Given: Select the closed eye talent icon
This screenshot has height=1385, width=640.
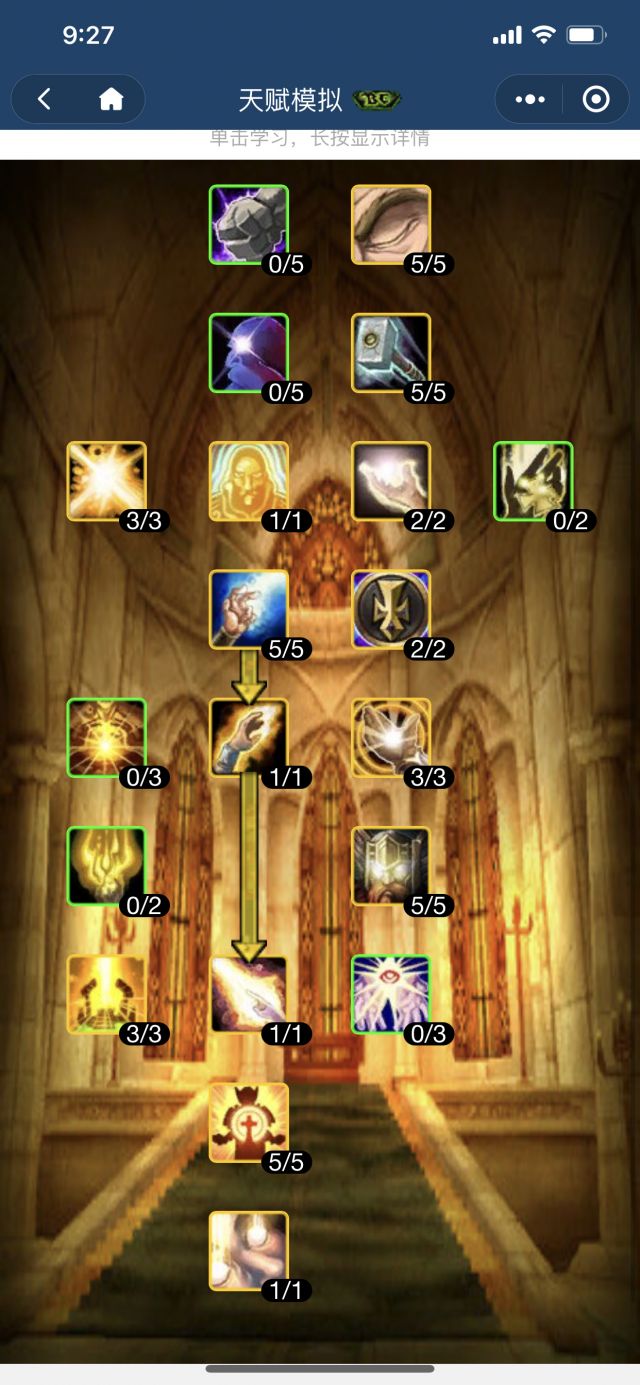Looking at the screenshot, I should point(391,224).
